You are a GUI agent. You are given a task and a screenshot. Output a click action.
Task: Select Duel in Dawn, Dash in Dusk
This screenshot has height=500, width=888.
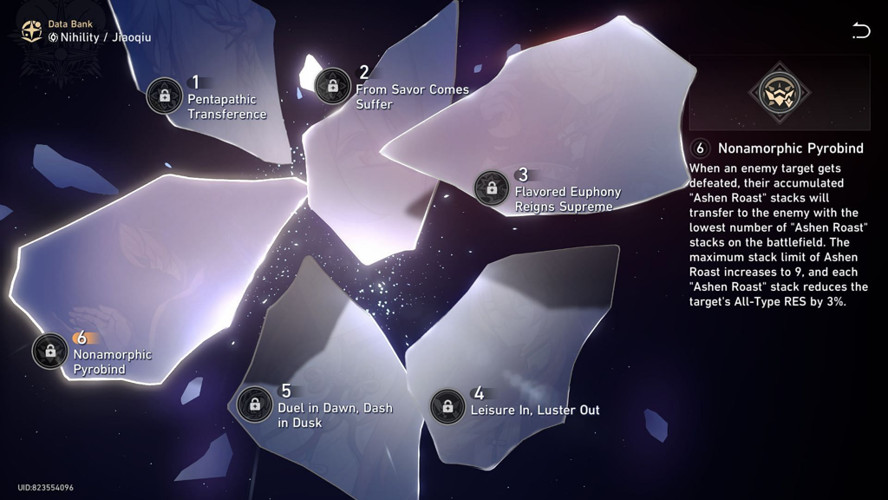256,404
